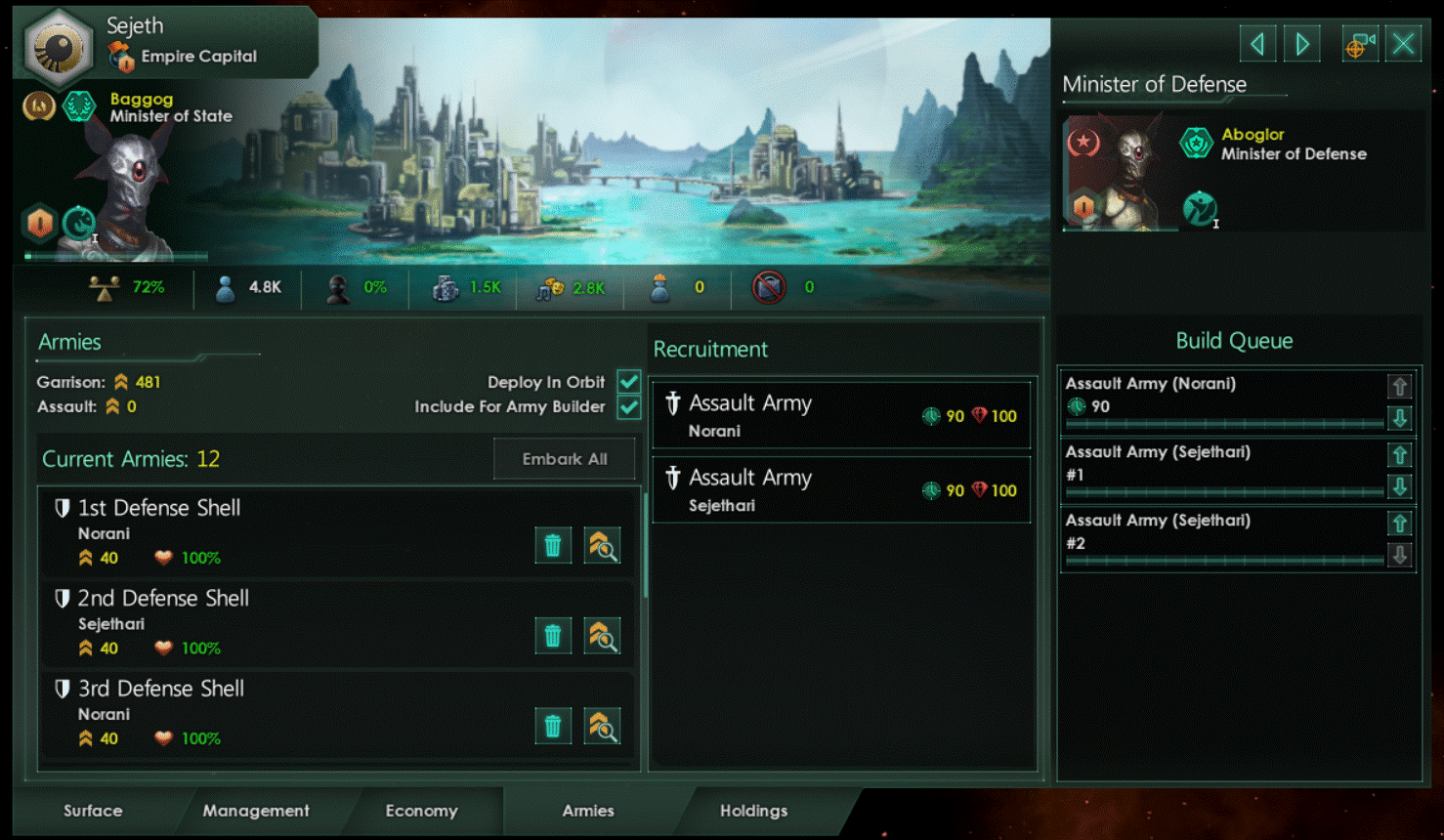Recruit an Assault Army from Sejethari

pyautogui.click(x=840, y=488)
